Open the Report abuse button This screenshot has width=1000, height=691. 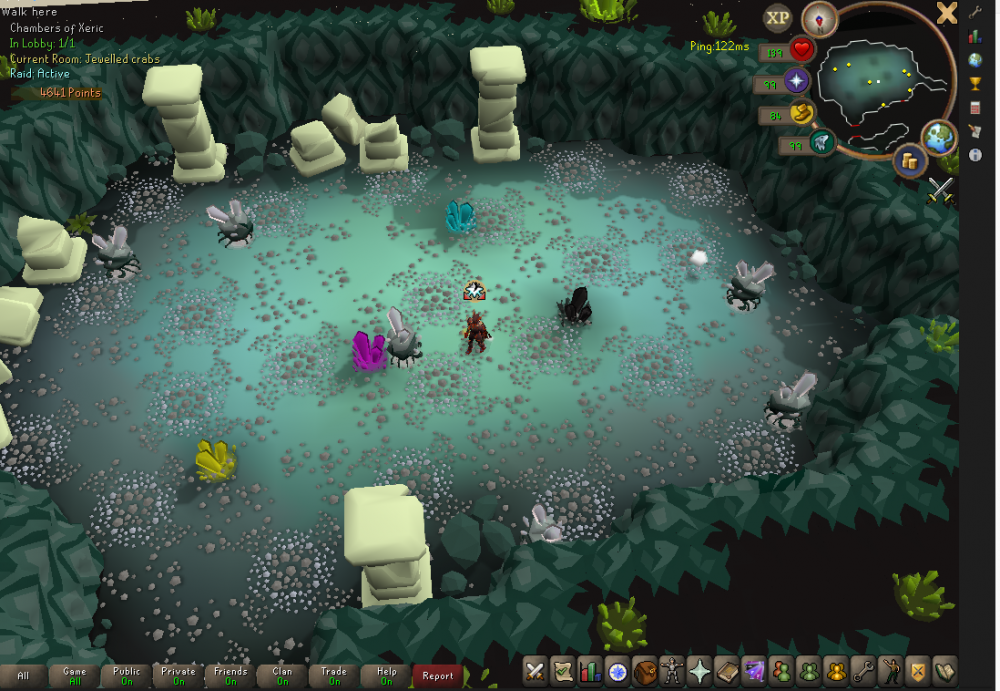coord(438,675)
